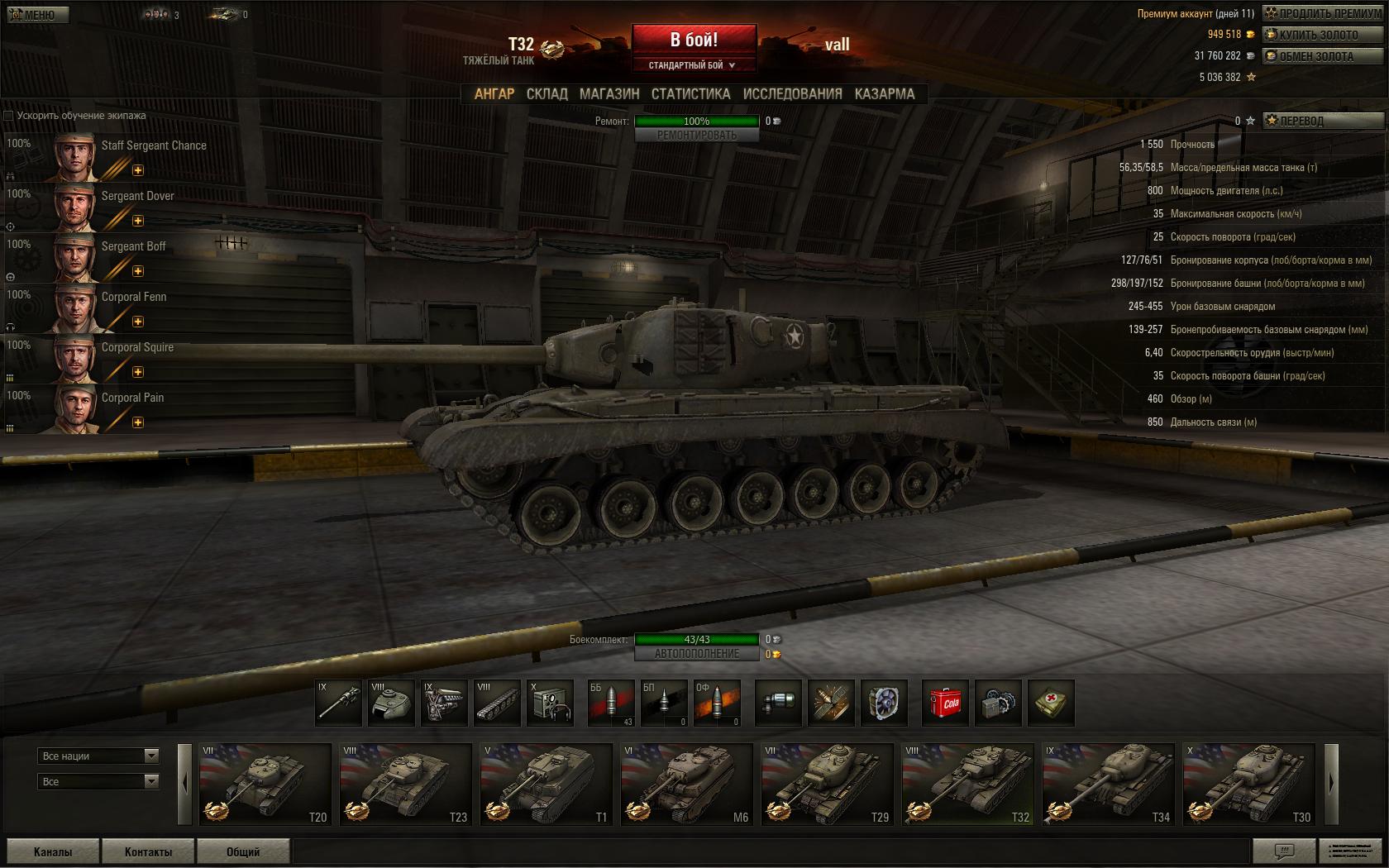
Task: Enable Ускорить обучение экипажа checkbox
Action: (8, 117)
